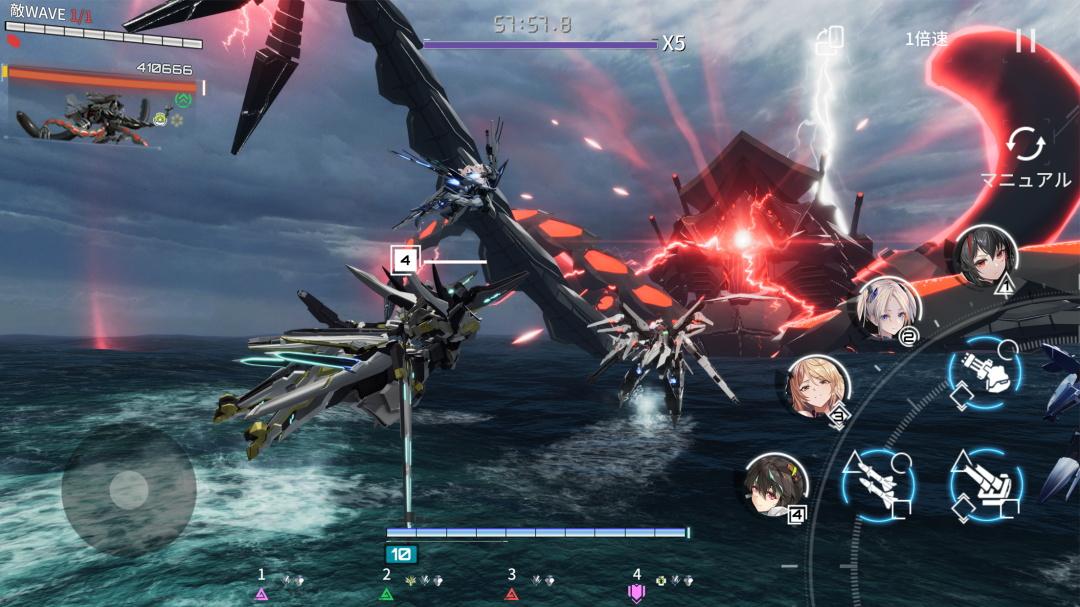The image size is (1080, 607).
Task: Switch to the silver-haired pilot numbered 2
Action: click(889, 308)
